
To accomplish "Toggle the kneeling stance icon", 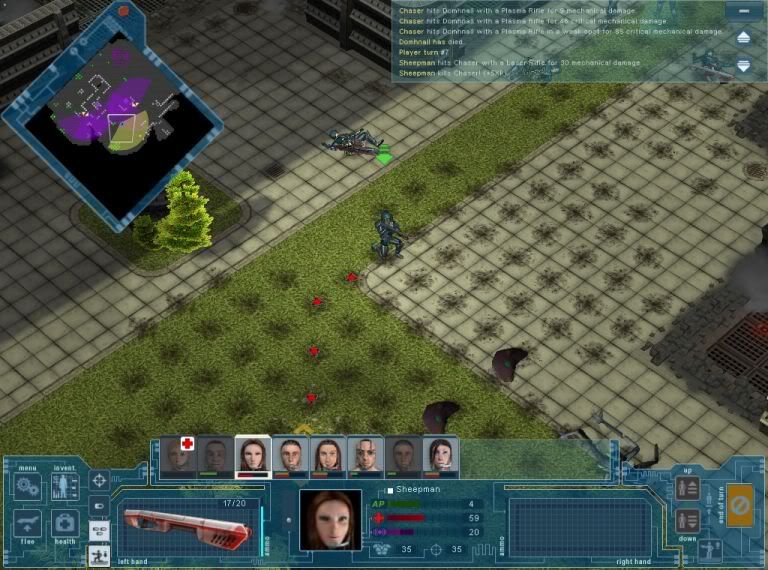I will pos(99,554).
